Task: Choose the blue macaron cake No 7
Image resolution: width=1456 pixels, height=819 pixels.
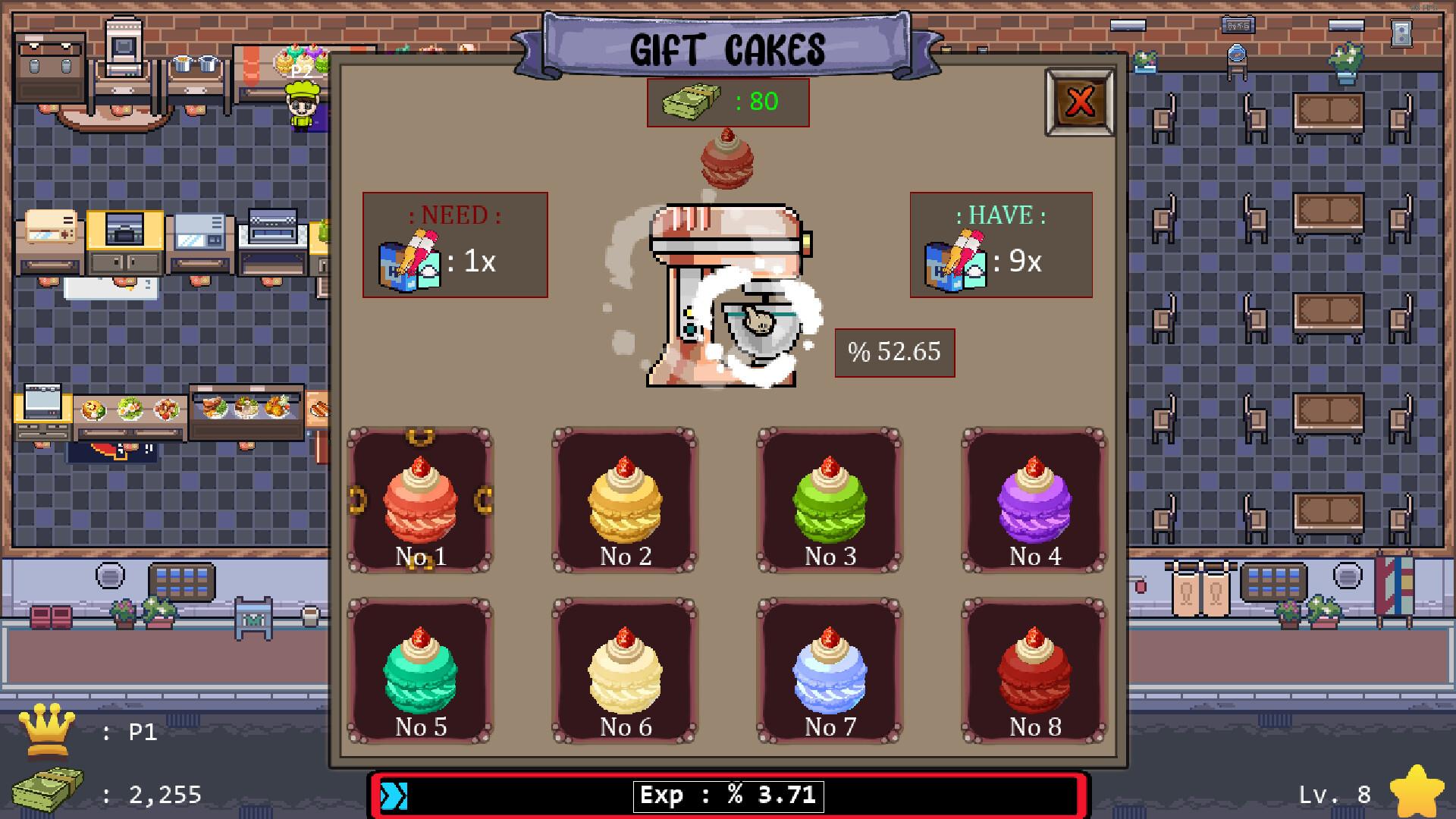Action: [828, 671]
